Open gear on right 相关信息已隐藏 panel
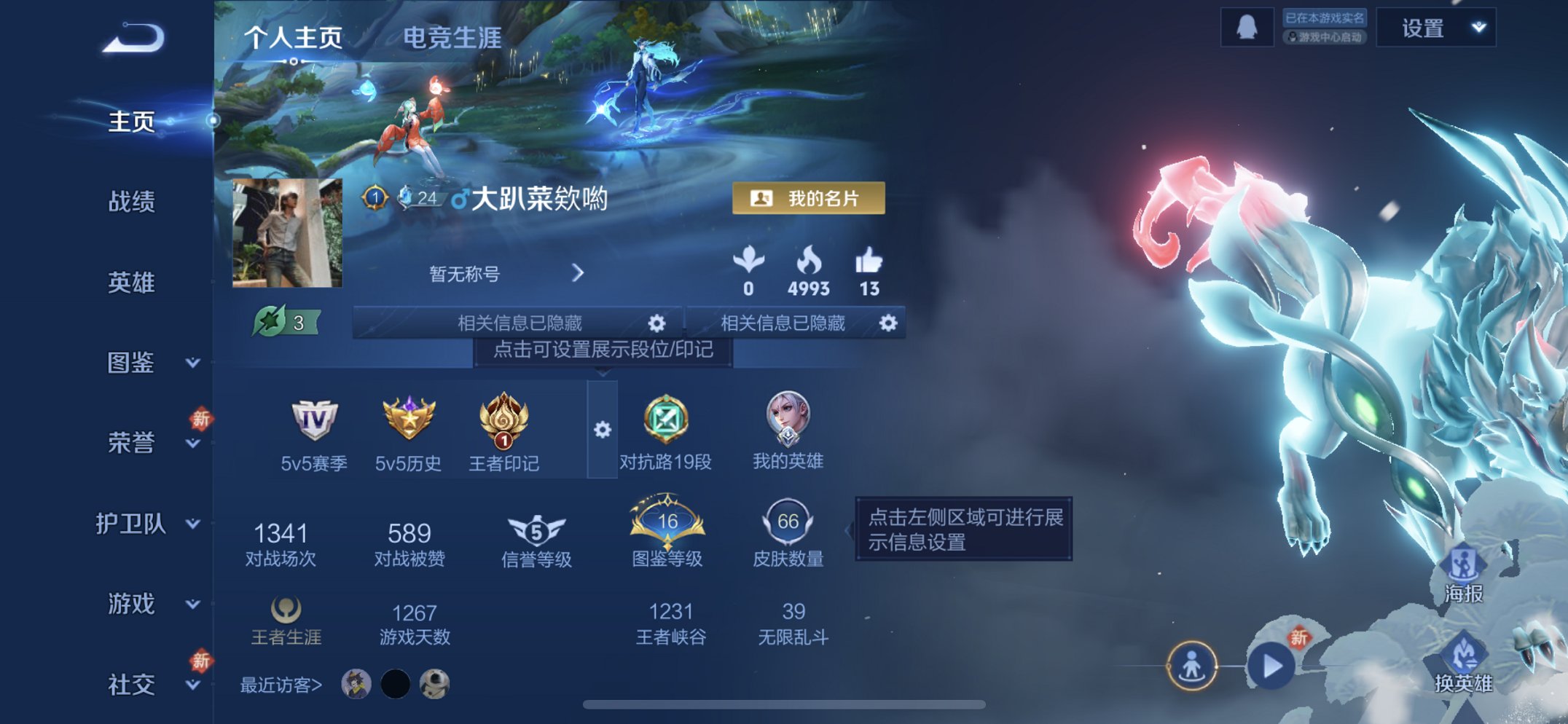This screenshot has width=1568, height=724. tap(889, 322)
